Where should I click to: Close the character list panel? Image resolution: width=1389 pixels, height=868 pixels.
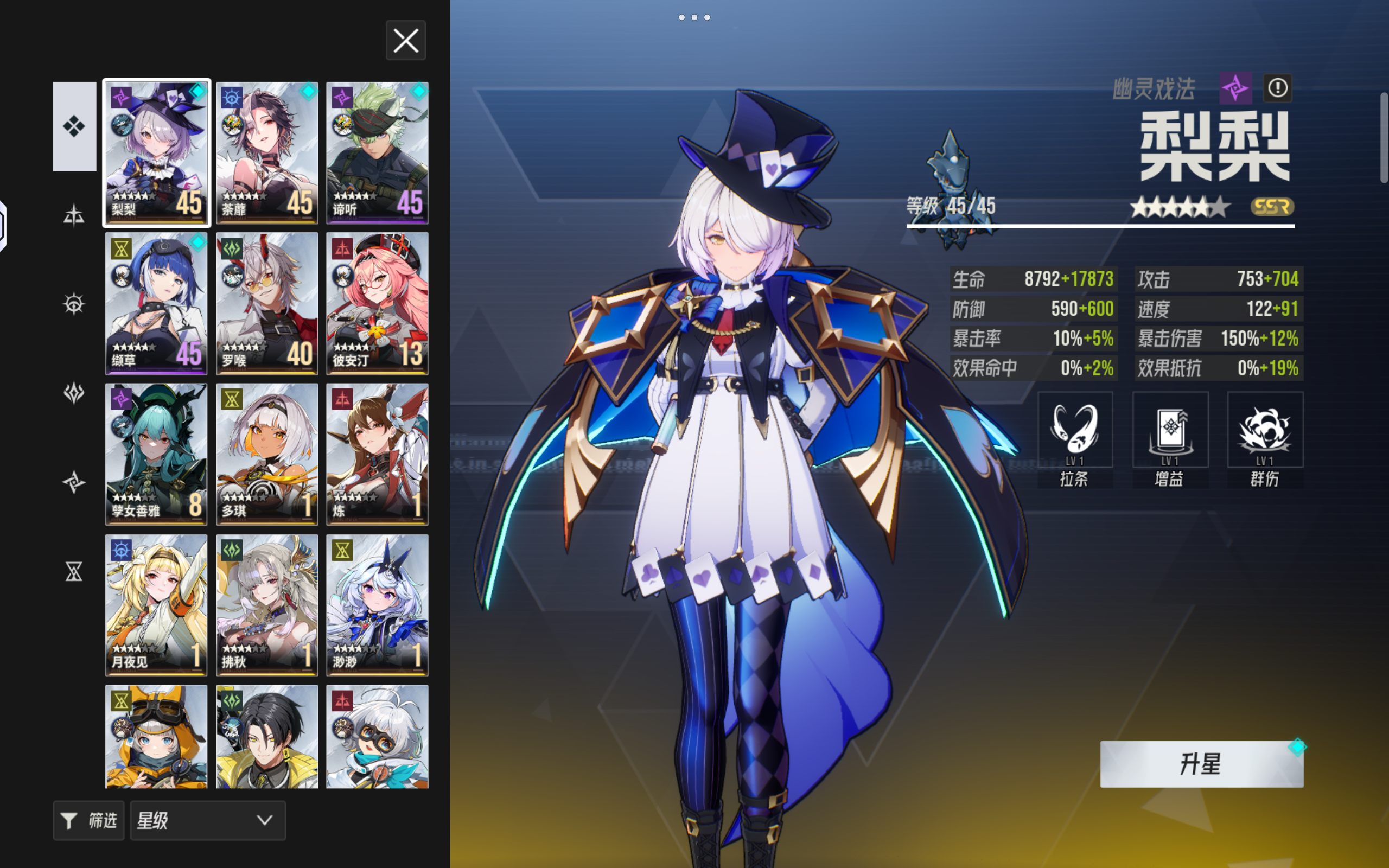[x=406, y=40]
